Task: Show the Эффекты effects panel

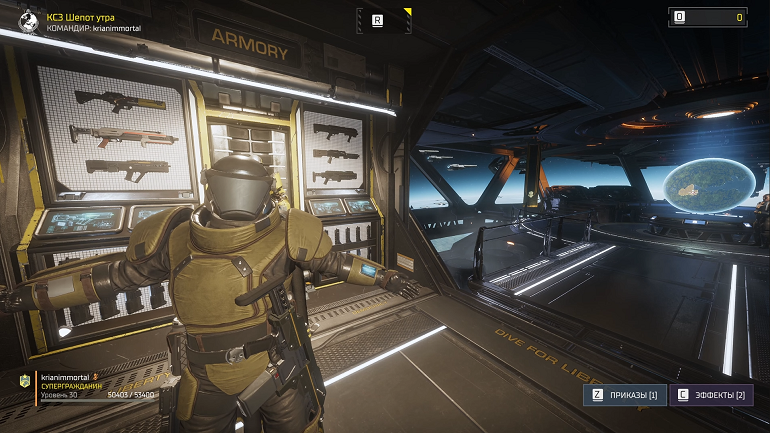Action: [x=711, y=395]
